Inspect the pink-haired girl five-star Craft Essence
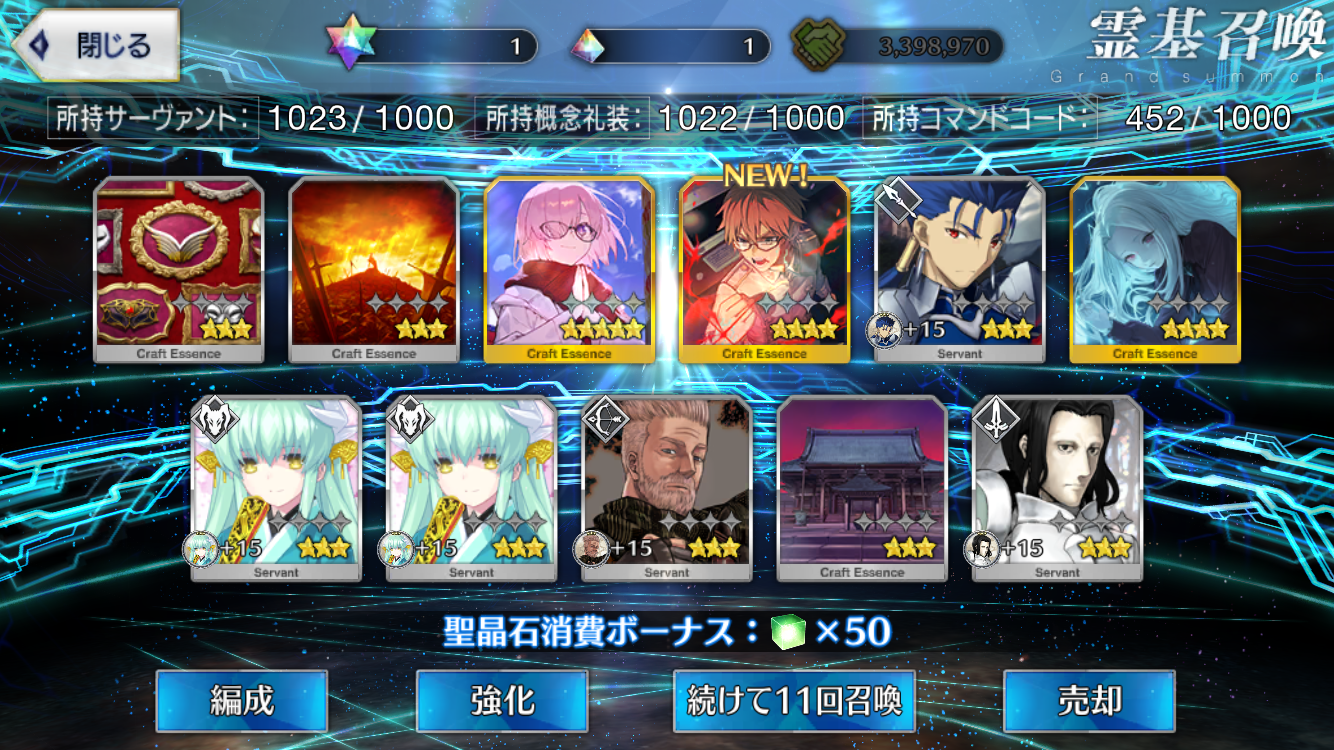1334x750 pixels. 569,268
